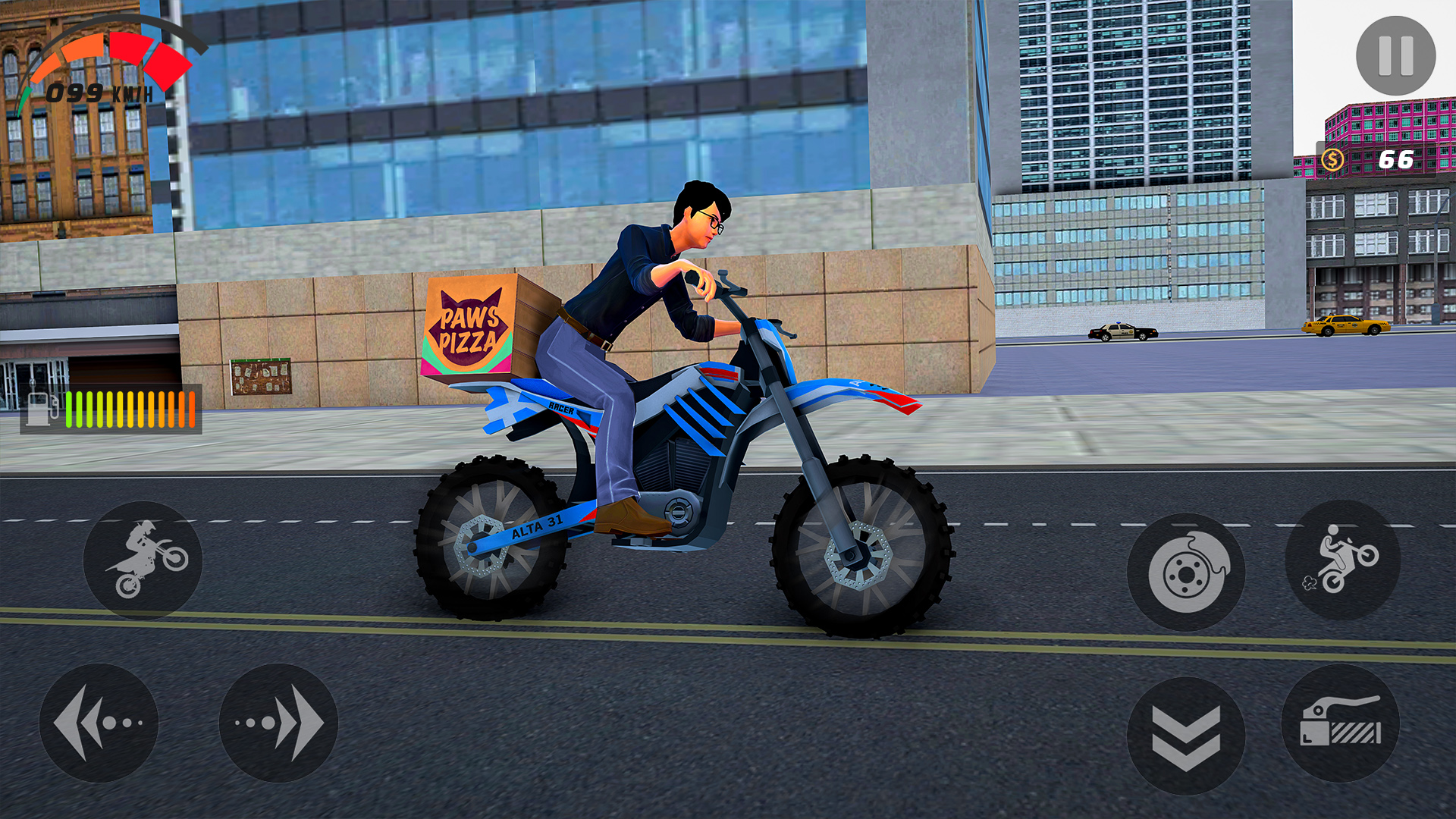Image resolution: width=1456 pixels, height=819 pixels.
Task: Click the coin count showing 66
Action: [1398, 159]
